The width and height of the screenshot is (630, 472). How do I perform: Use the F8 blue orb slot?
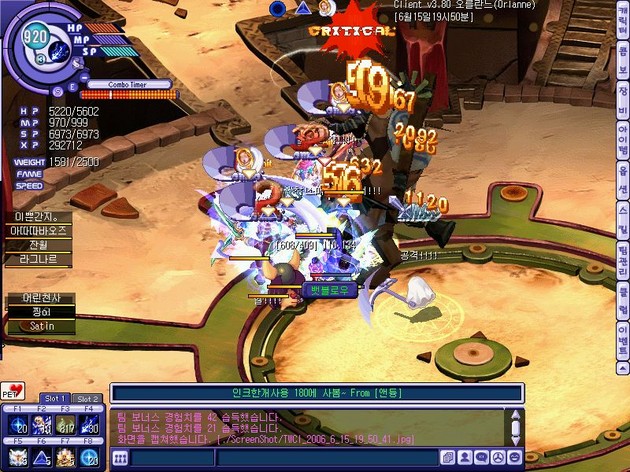(90, 456)
